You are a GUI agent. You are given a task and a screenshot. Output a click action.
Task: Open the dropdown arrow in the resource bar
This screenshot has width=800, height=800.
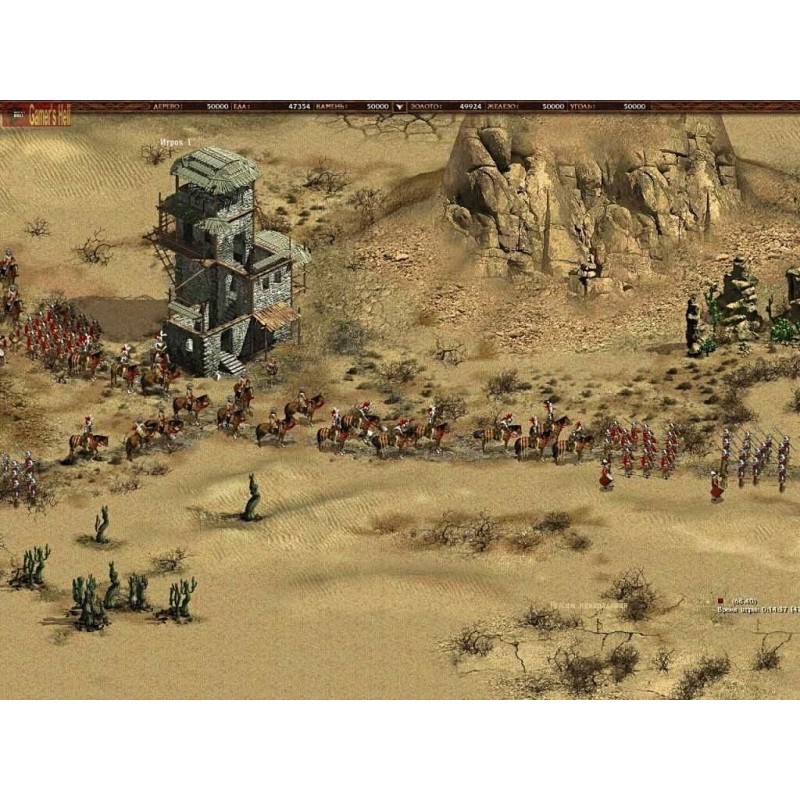click(x=400, y=106)
